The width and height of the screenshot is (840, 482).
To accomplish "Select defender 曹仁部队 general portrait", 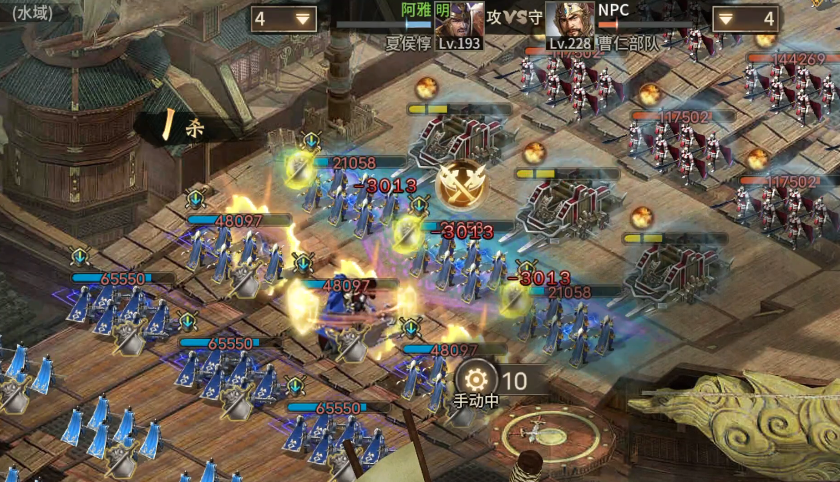I will pyautogui.click(x=568, y=19).
